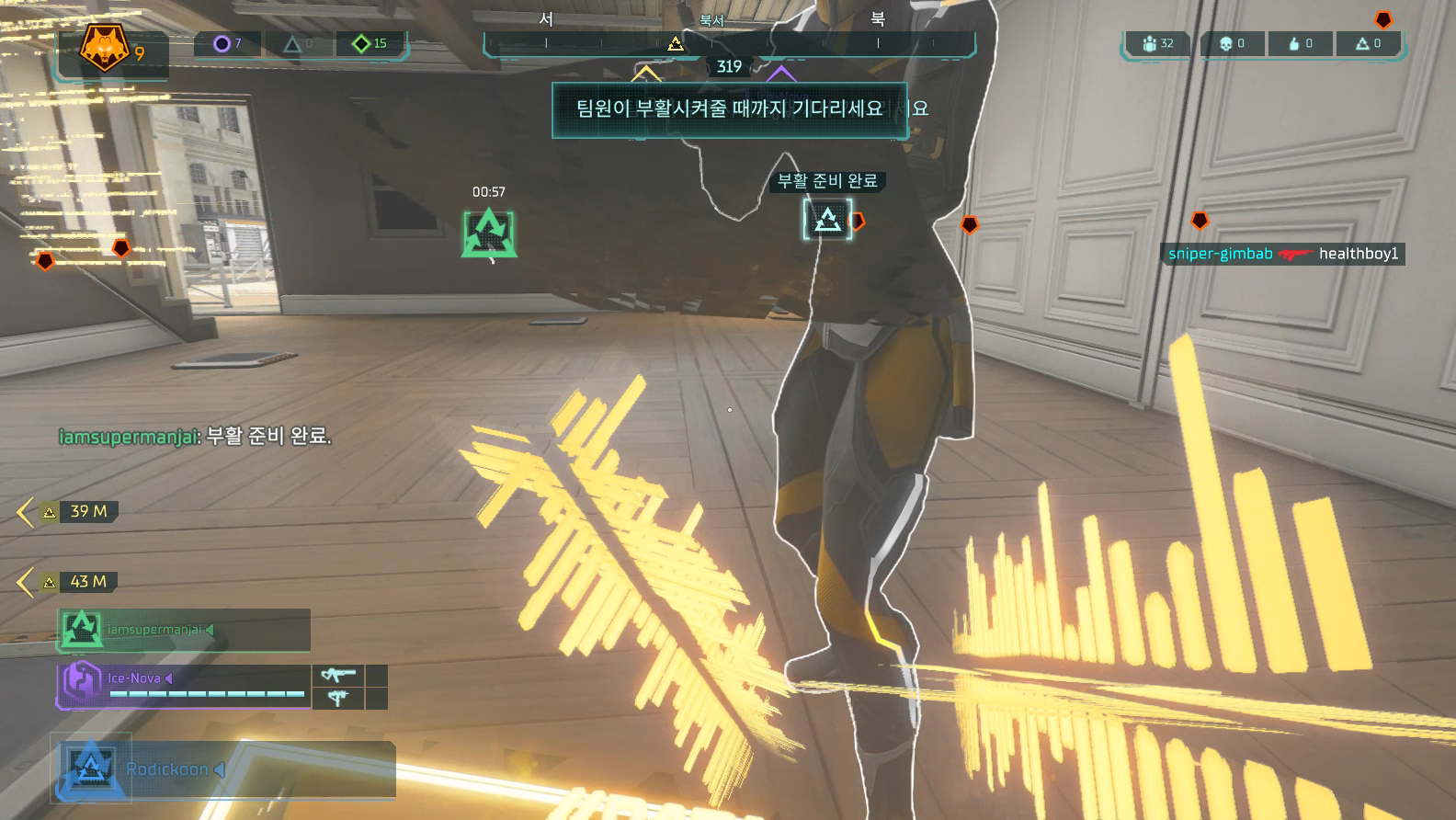Click the green restore beacon marker
The width and height of the screenshot is (1456, 820).
[x=488, y=233]
